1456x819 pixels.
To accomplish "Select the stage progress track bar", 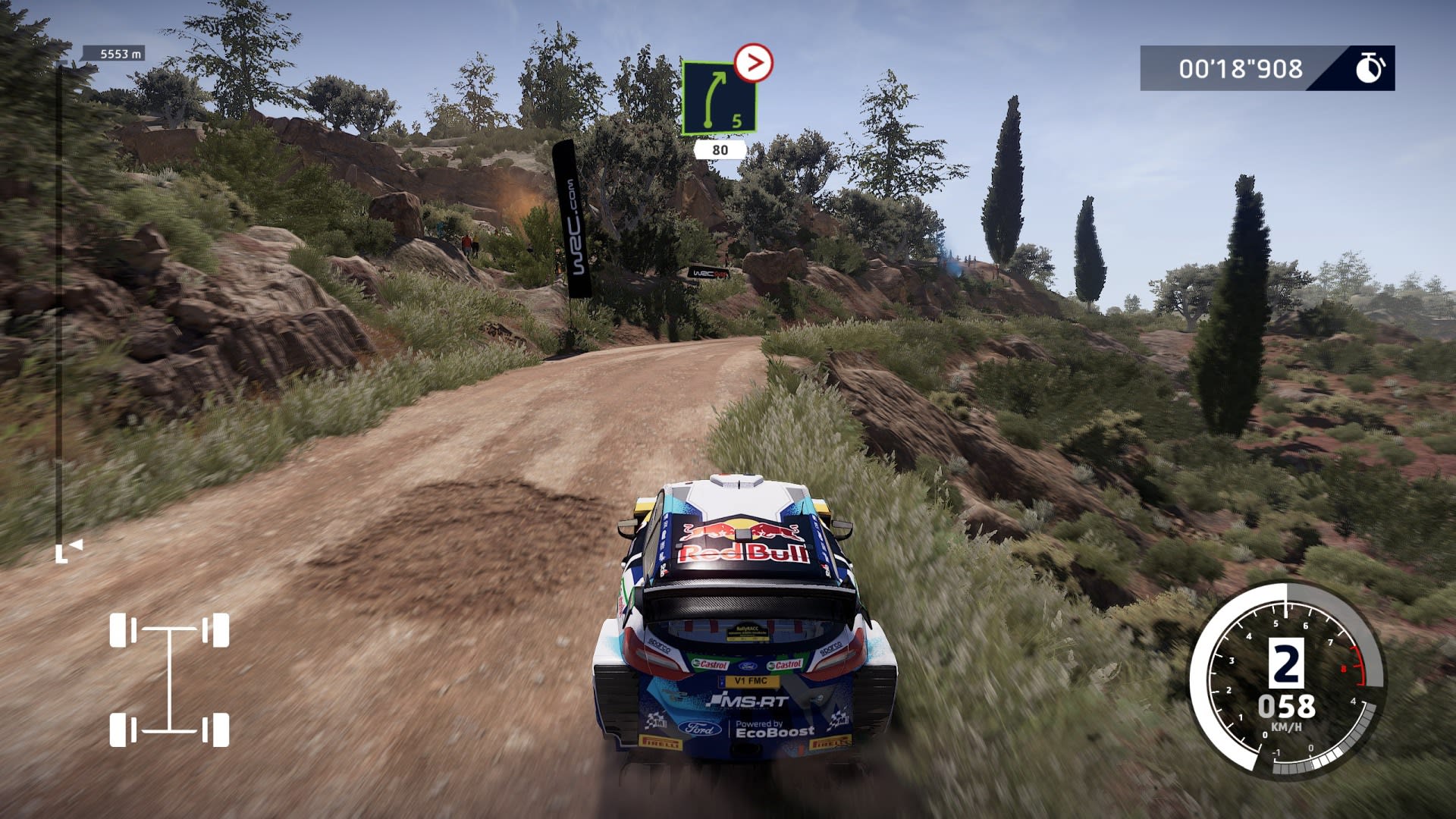I will (x=59, y=303).
